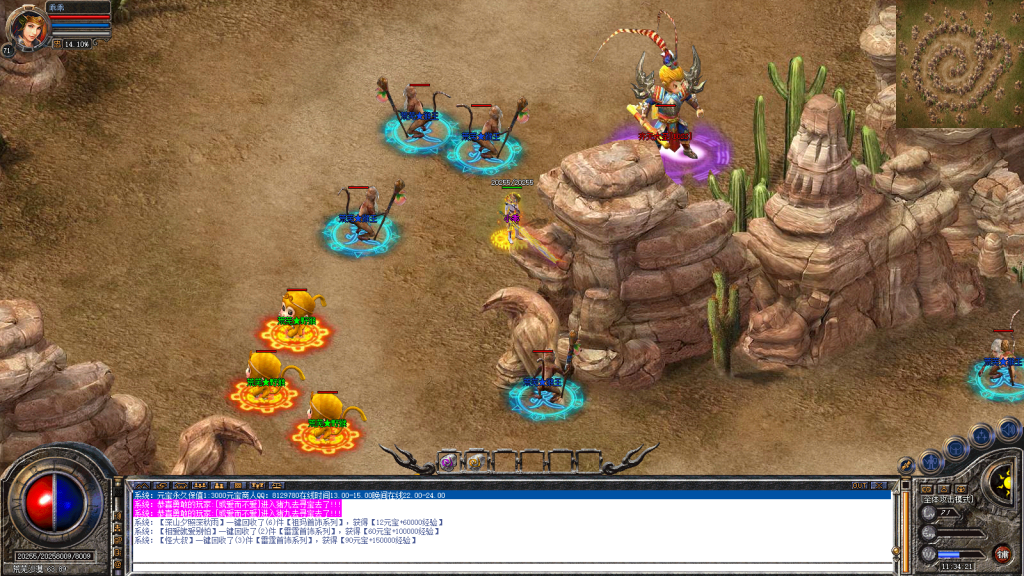The image size is (1024, 576).
Task: Select the golden item belt slot
Action: point(474,462)
